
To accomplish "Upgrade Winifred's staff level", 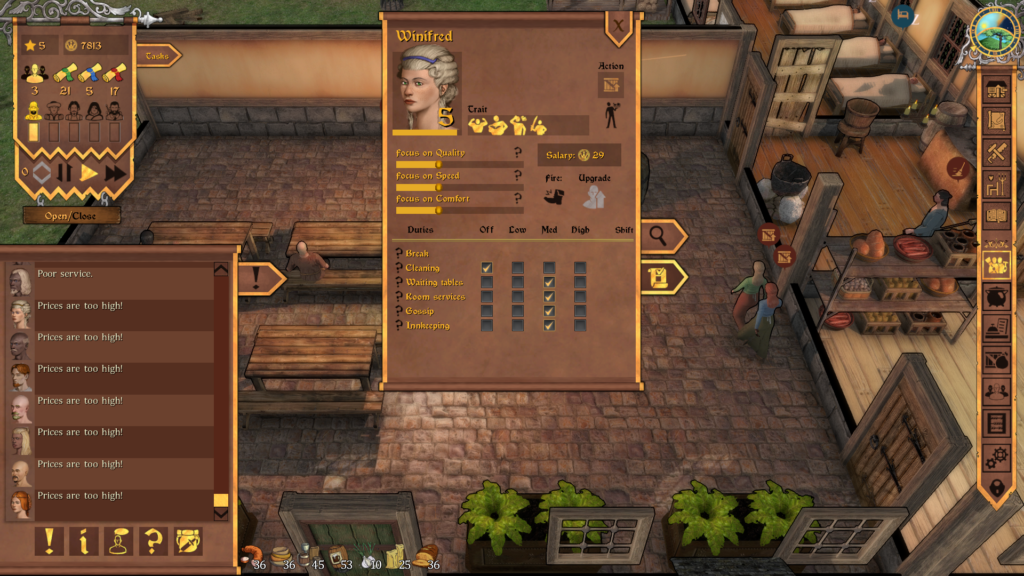I will 595,196.
